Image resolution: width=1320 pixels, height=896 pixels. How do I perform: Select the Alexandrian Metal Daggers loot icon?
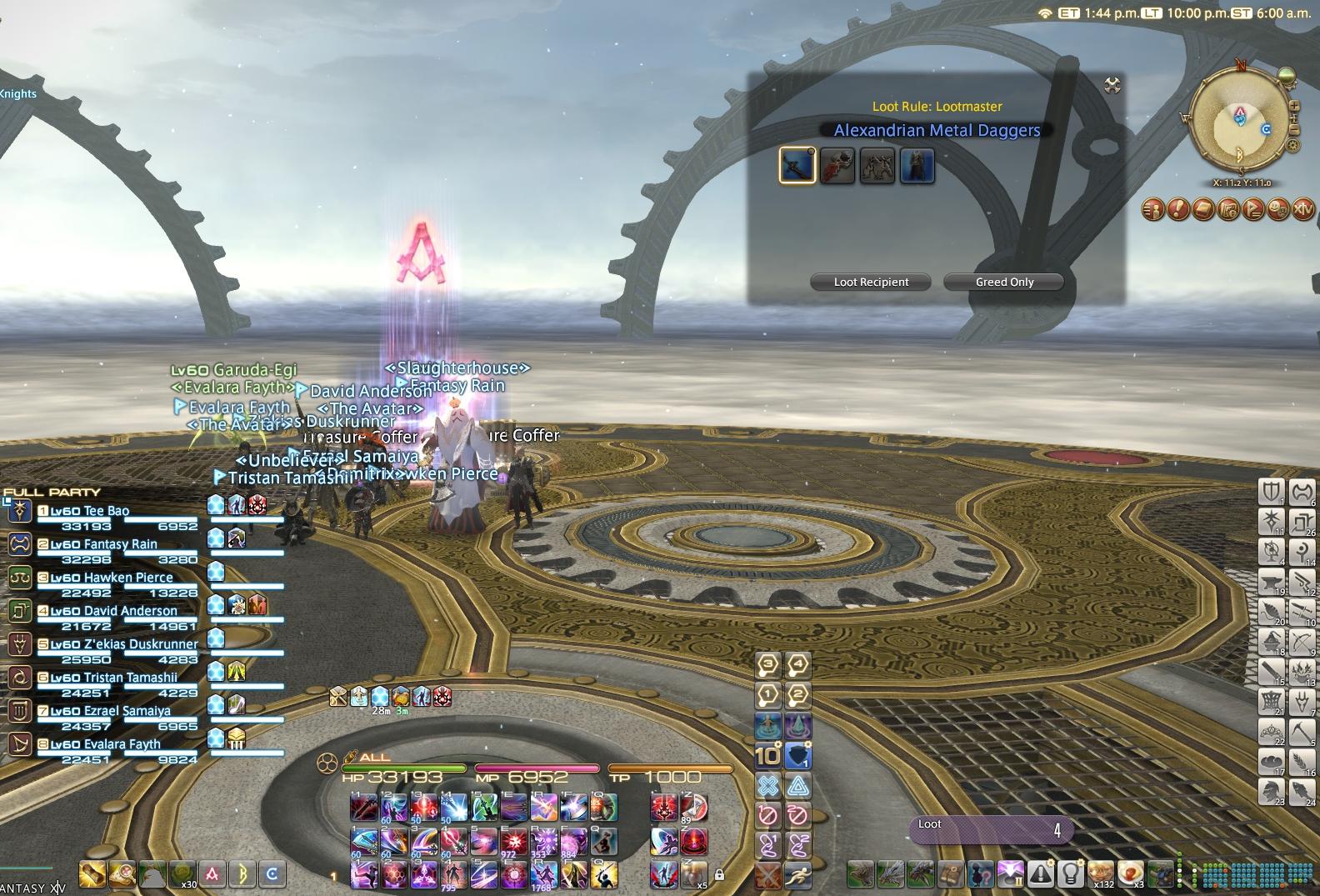pyautogui.click(x=797, y=165)
